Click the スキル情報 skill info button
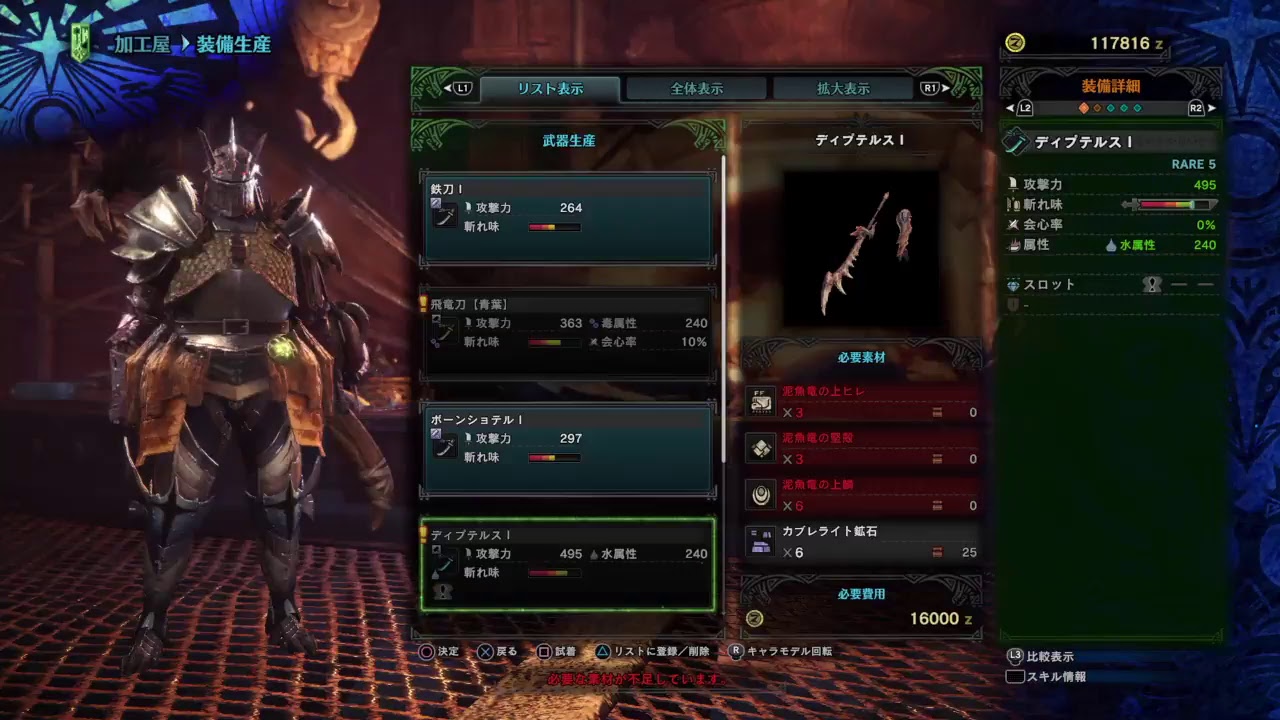Screen dimensions: 1280x720 click(1056, 676)
